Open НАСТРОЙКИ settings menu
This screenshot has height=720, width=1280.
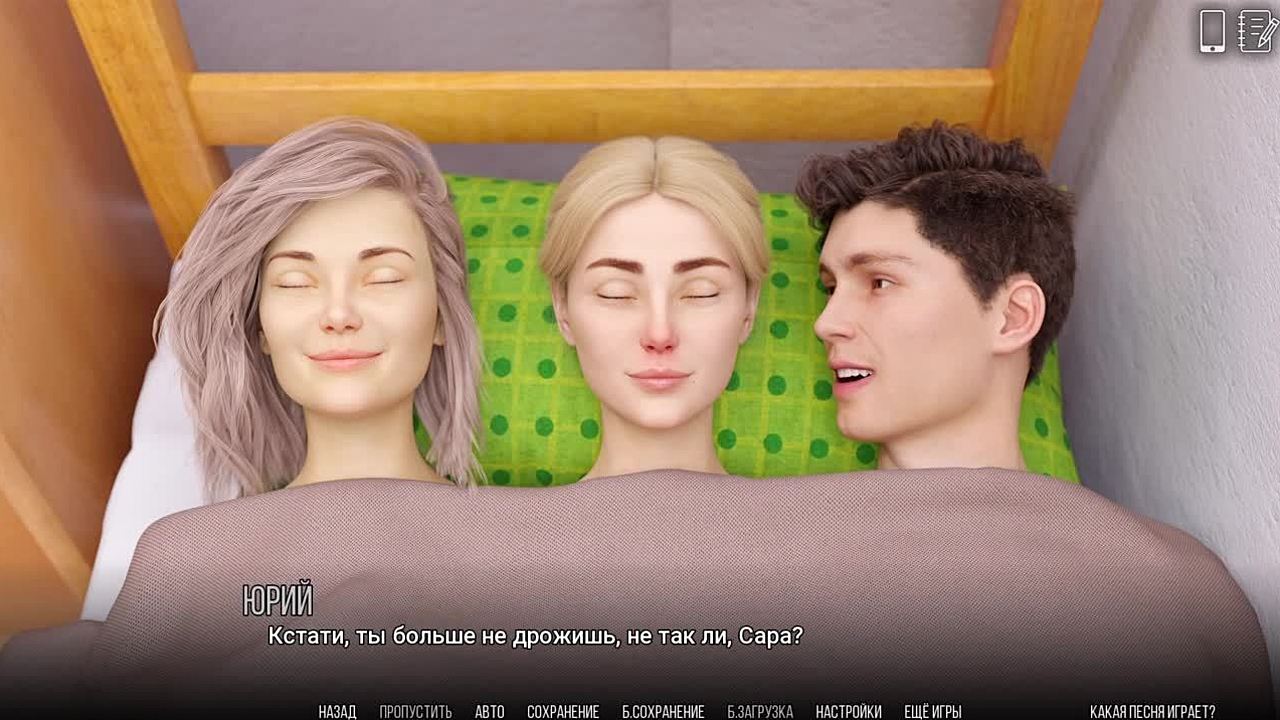848,712
